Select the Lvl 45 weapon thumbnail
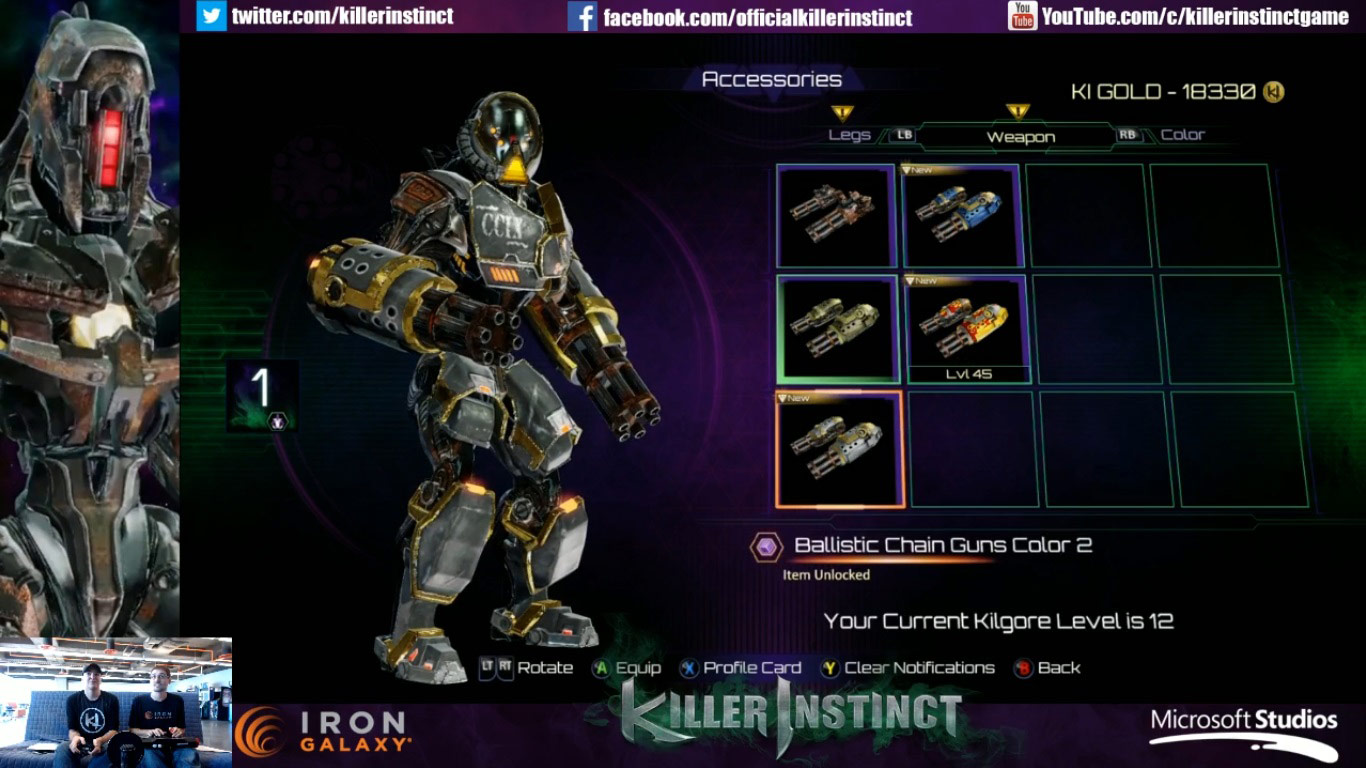This screenshot has height=768, width=1366. pos(963,330)
